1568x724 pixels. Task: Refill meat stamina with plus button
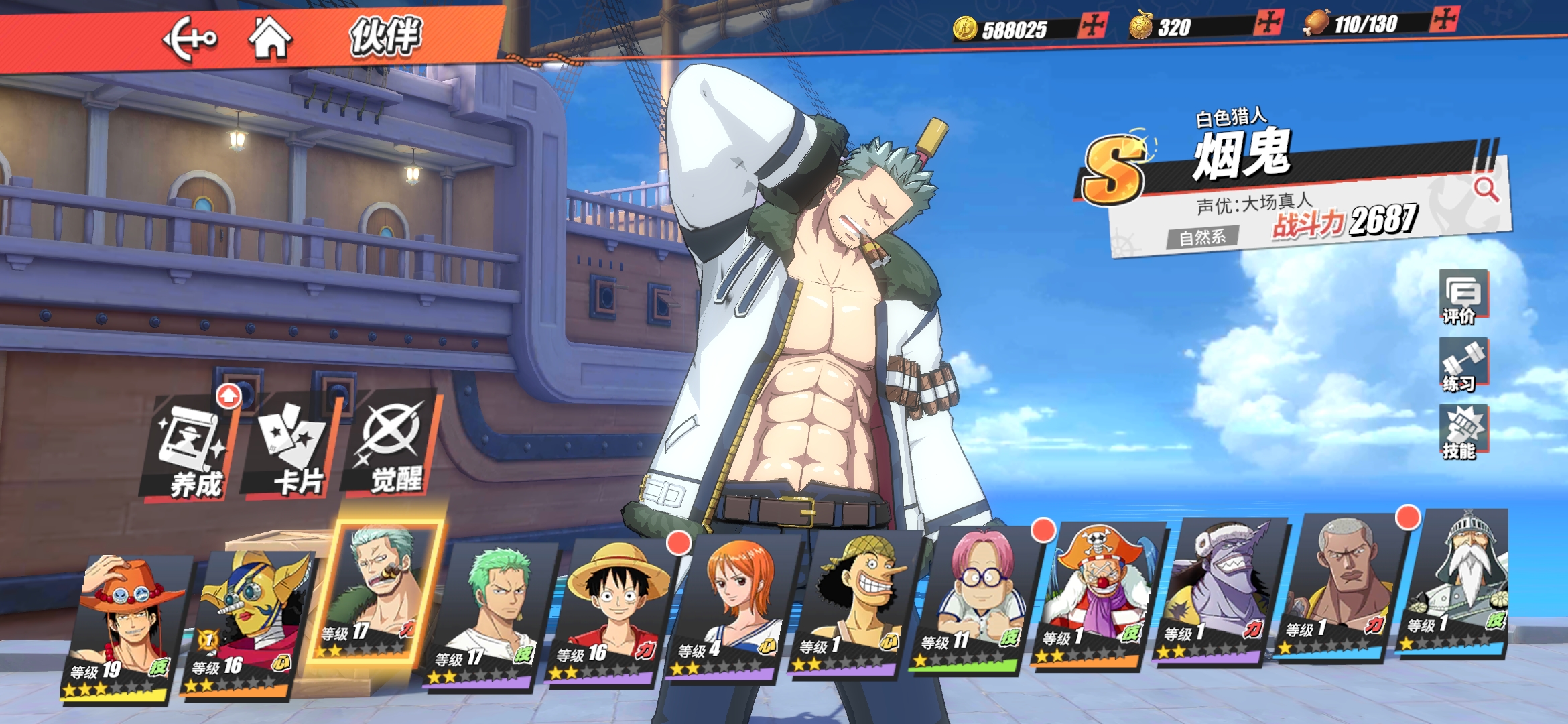(1443, 19)
